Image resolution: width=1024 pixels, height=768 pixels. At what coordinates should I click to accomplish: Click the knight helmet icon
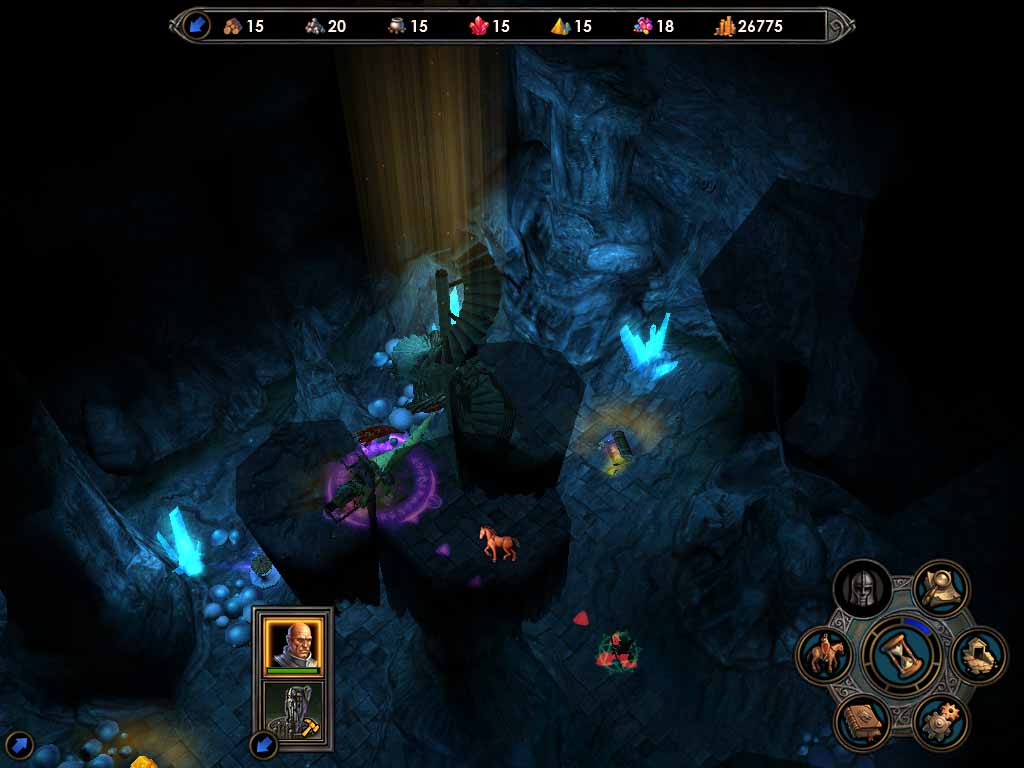point(862,590)
